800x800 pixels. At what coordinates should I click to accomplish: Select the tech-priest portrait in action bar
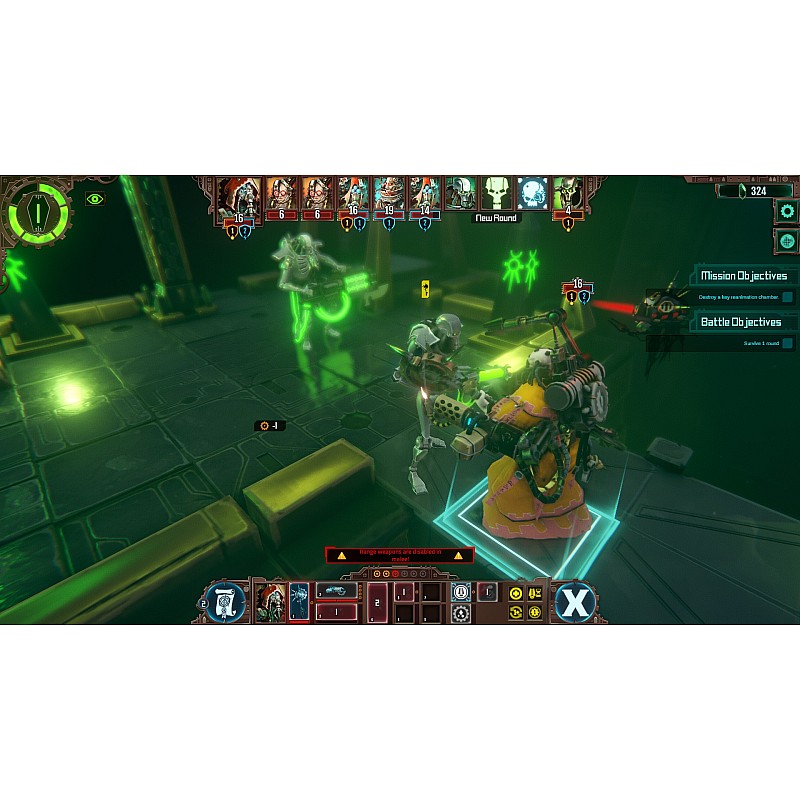click(271, 602)
